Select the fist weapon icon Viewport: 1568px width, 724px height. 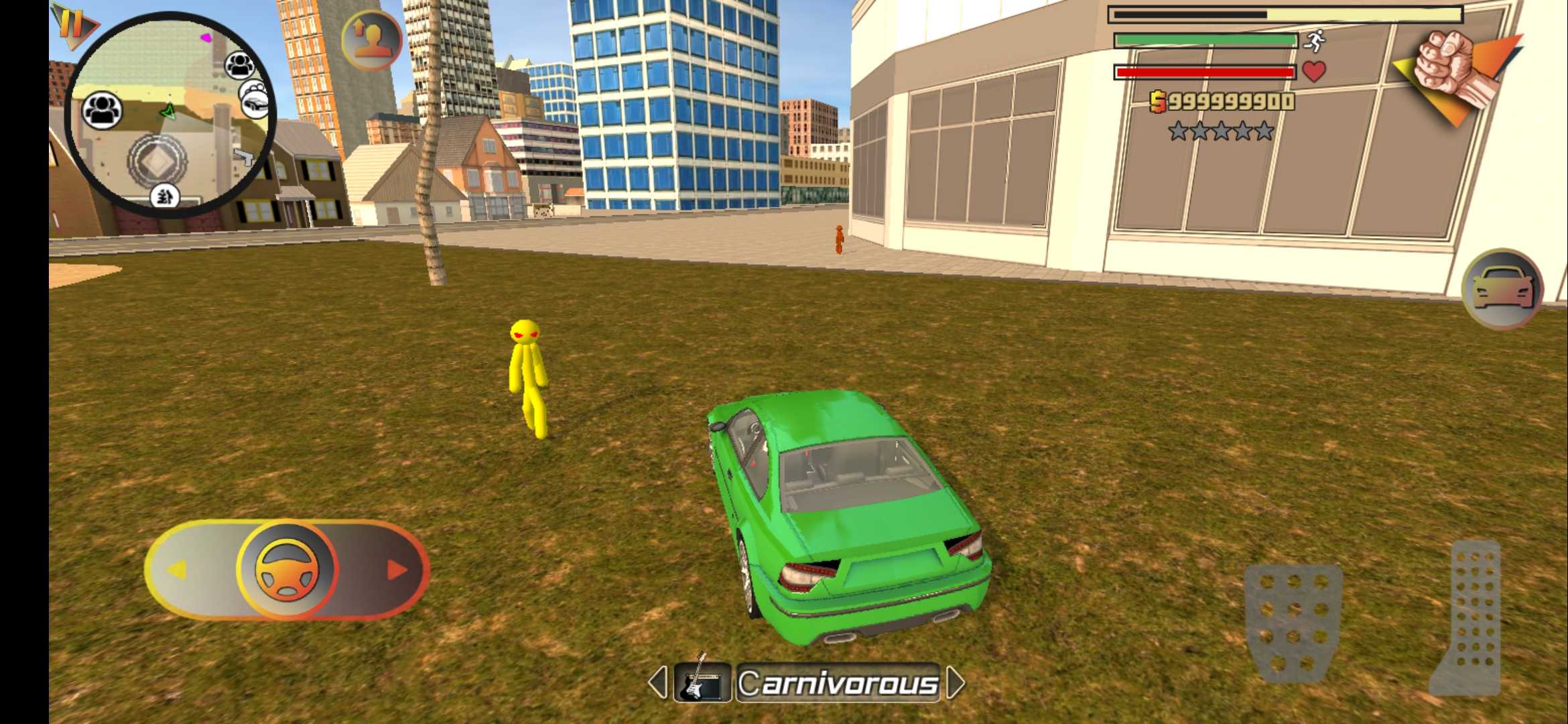1453,74
